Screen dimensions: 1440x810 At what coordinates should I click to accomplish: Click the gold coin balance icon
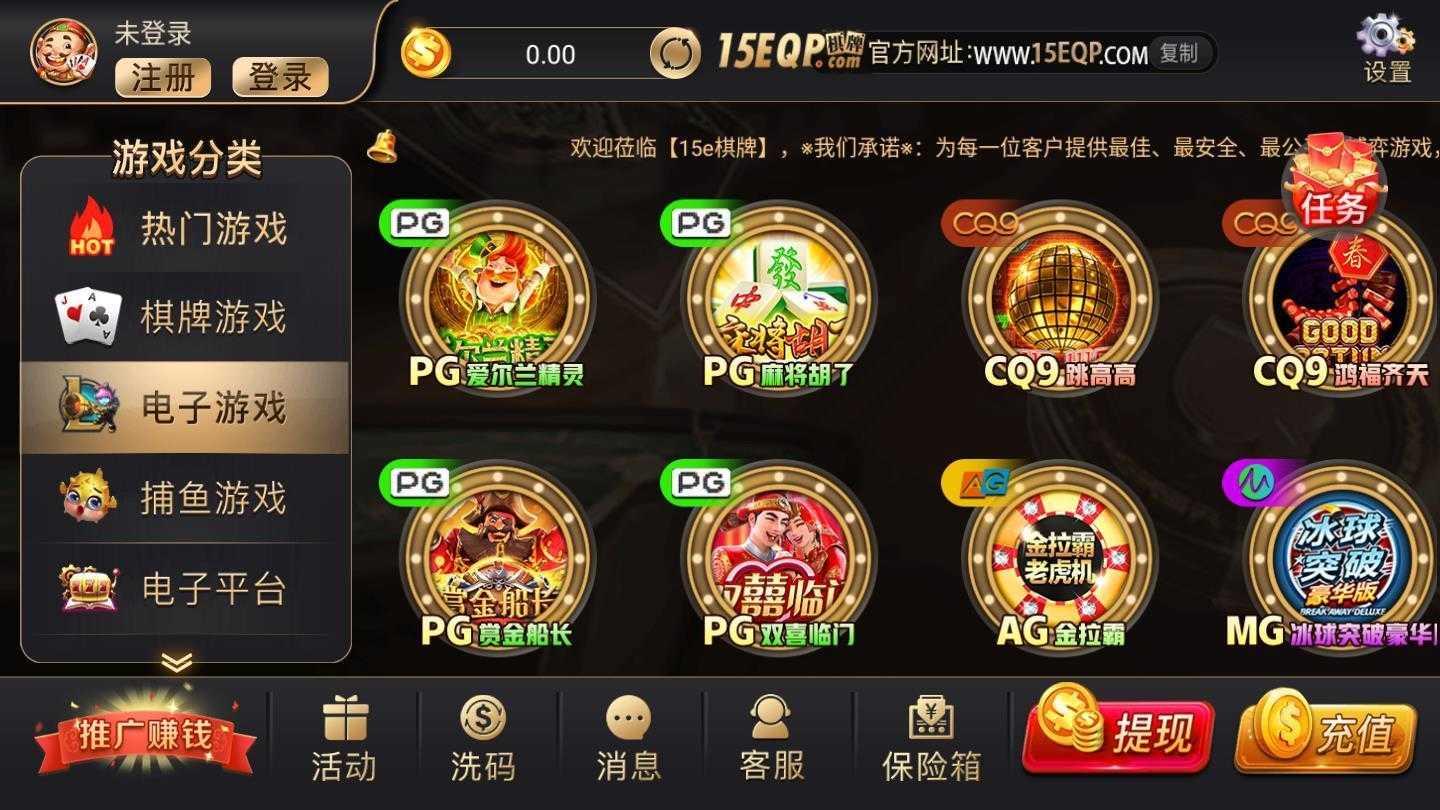tap(424, 55)
